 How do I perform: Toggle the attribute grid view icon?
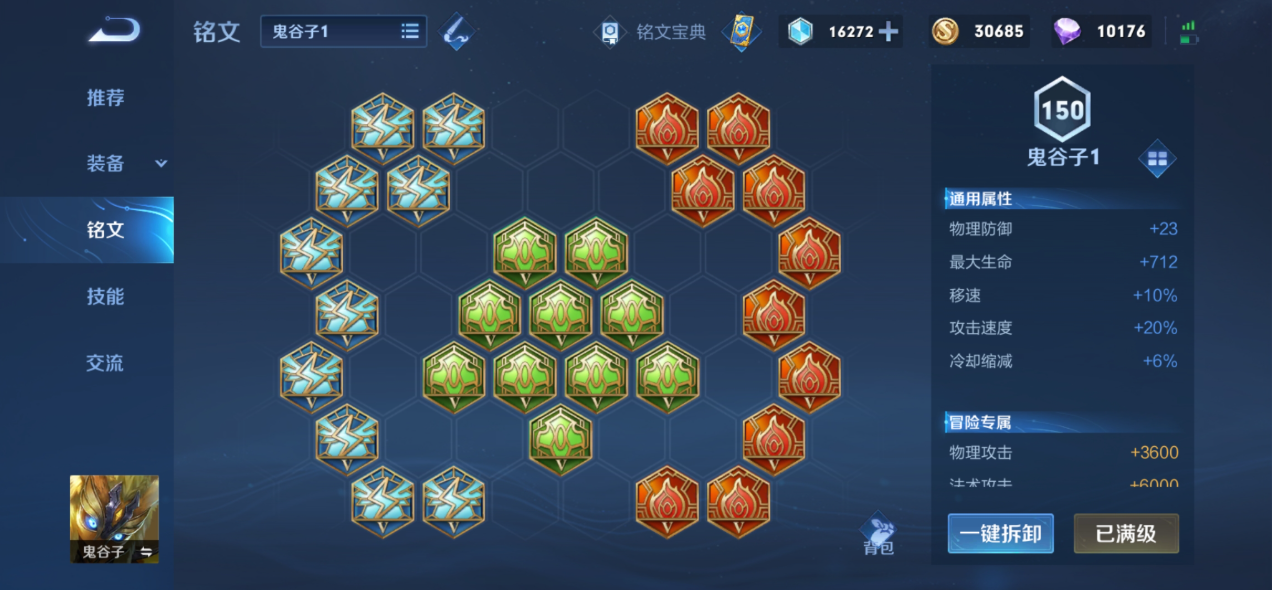point(1157,159)
